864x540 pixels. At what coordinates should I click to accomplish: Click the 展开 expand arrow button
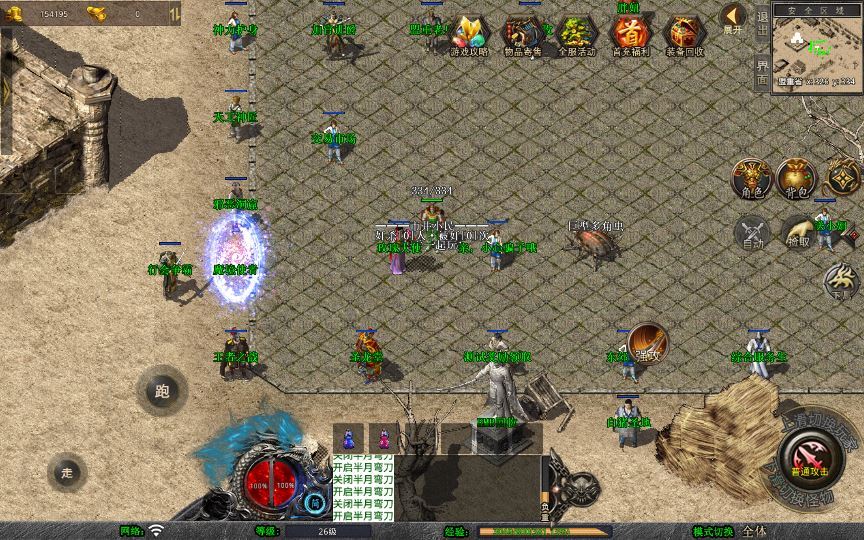click(x=733, y=19)
